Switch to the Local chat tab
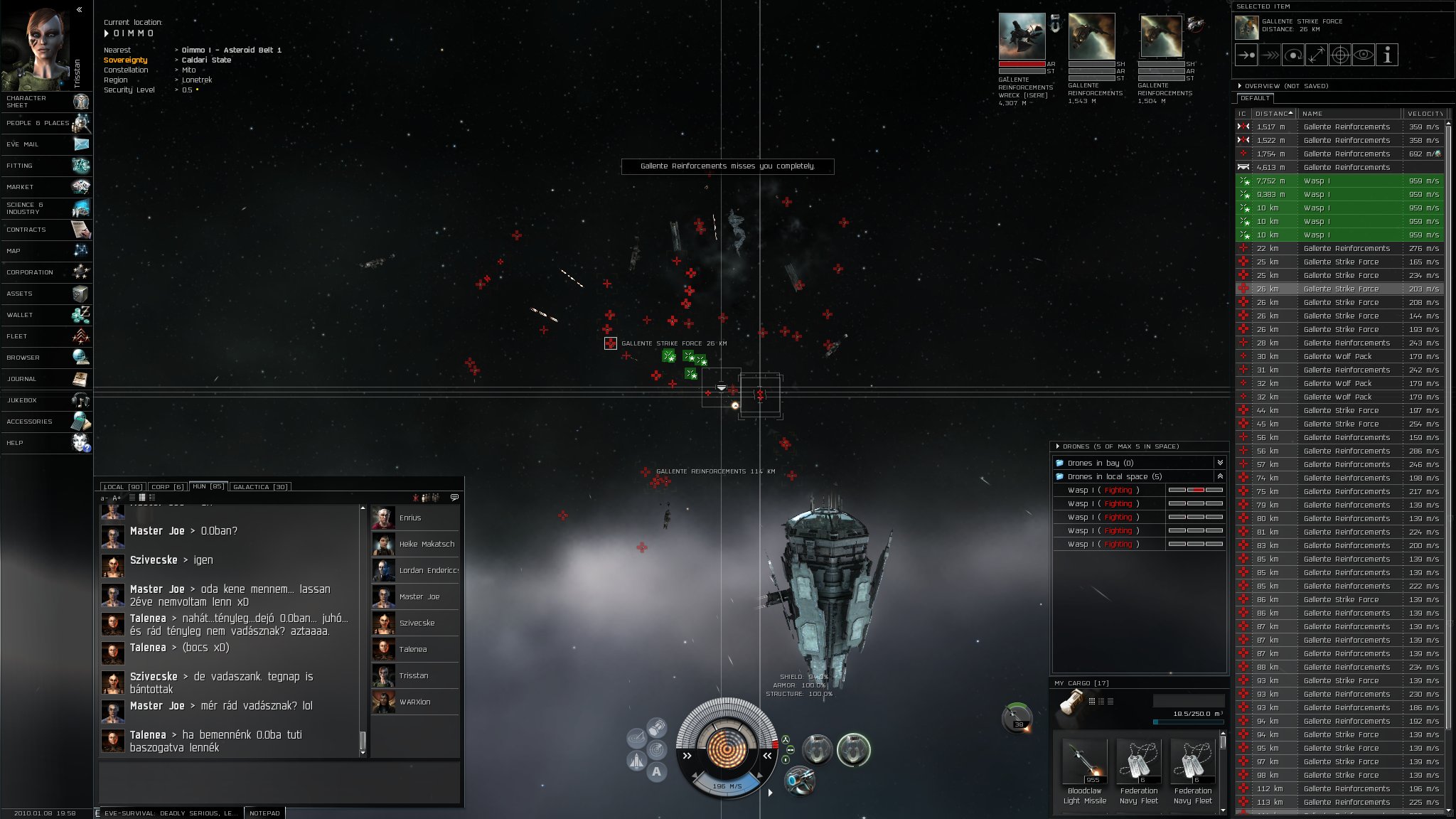Image resolution: width=1456 pixels, height=819 pixels. tap(122, 487)
